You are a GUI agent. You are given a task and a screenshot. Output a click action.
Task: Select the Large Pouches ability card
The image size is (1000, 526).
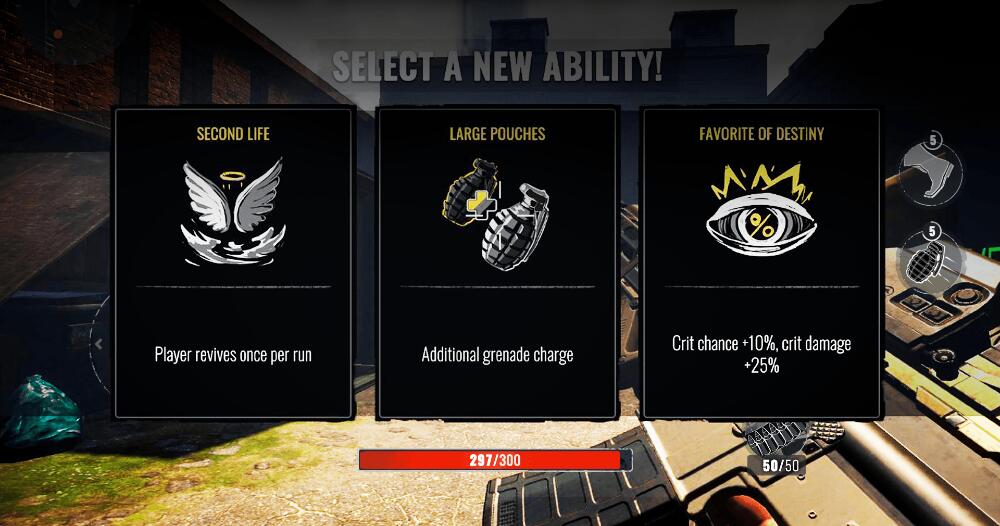pos(497,262)
